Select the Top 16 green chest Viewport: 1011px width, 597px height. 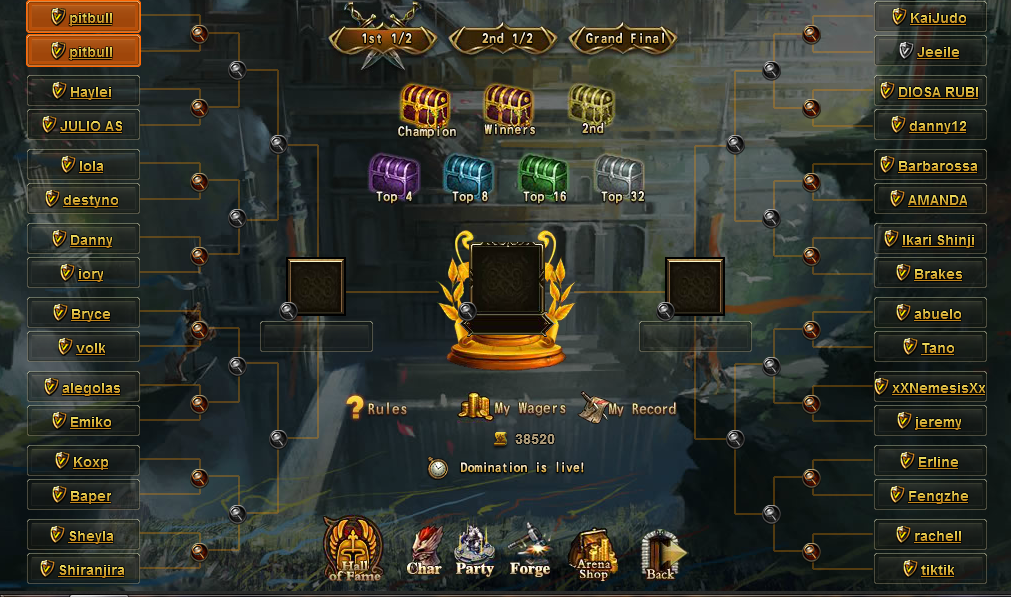click(x=542, y=177)
